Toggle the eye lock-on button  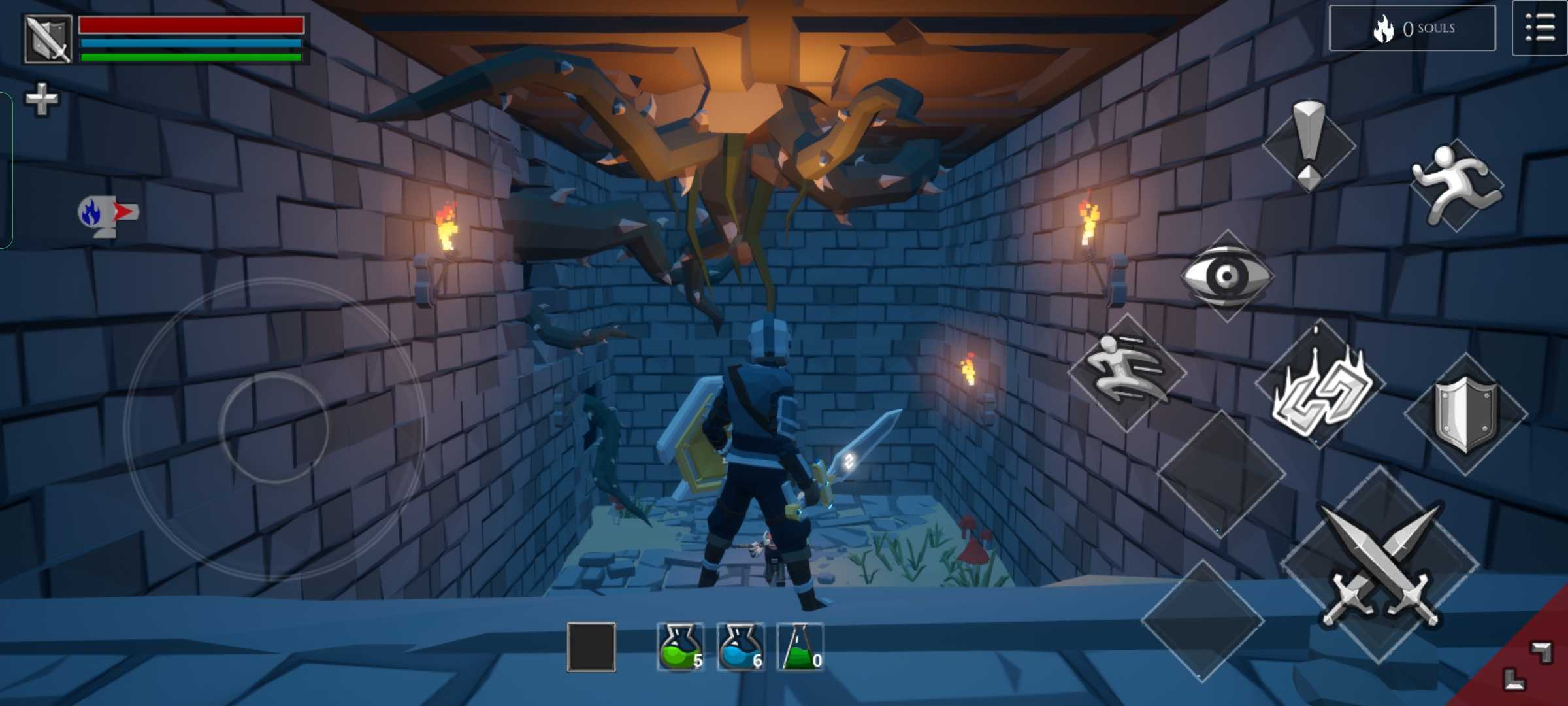click(1226, 276)
